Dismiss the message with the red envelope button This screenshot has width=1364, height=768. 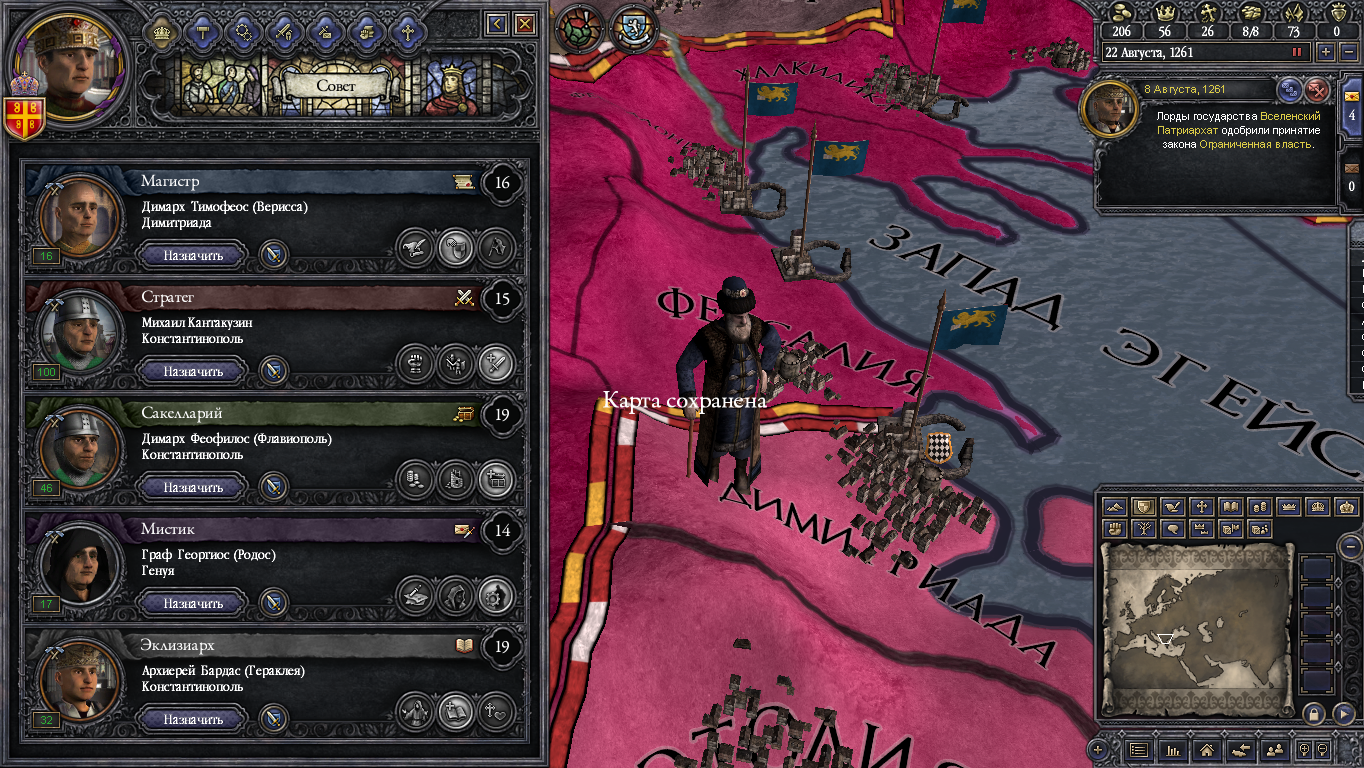(x=1318, y=90)
